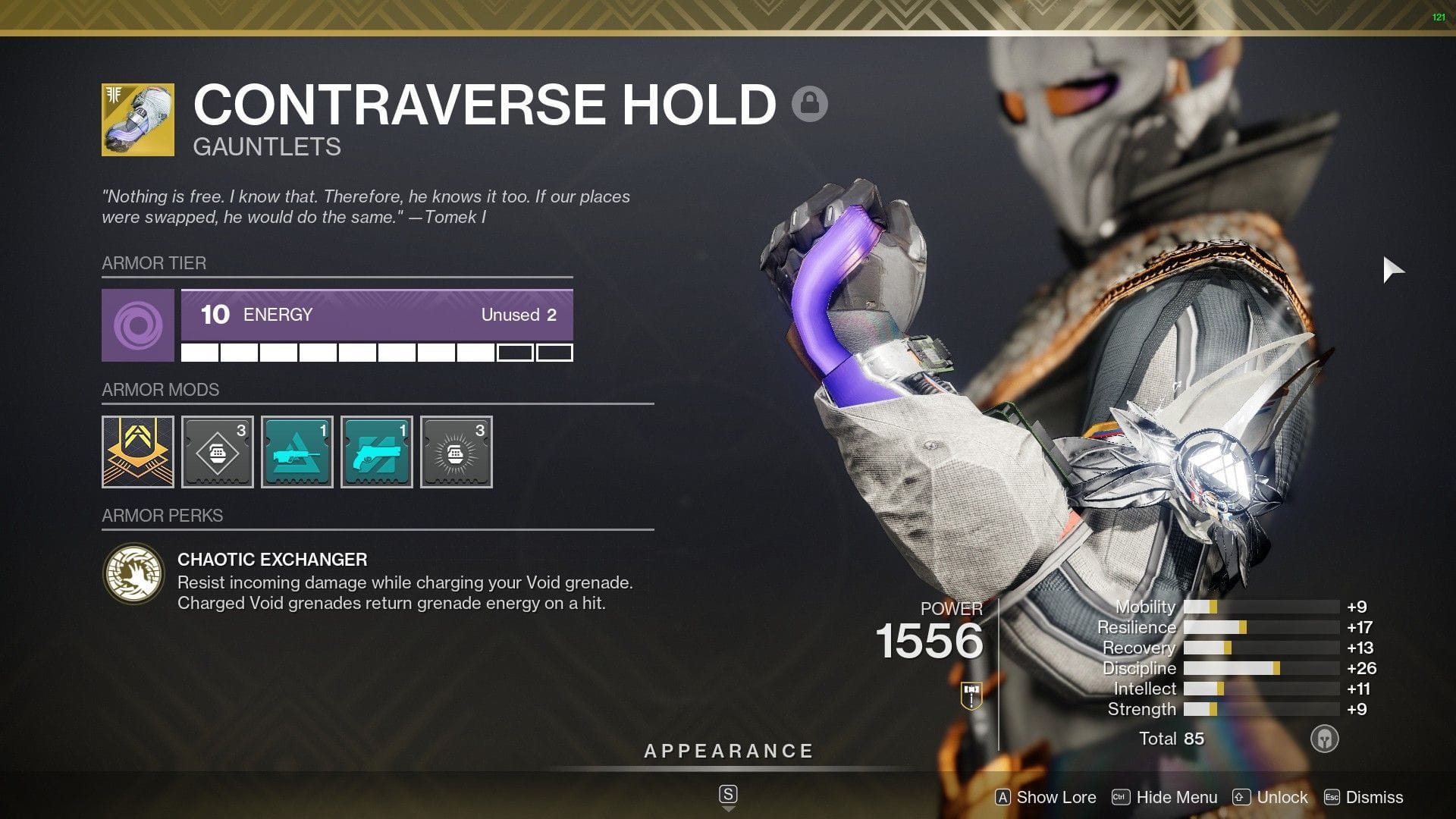Toggle the lock icon next to item name

(811, 102)
